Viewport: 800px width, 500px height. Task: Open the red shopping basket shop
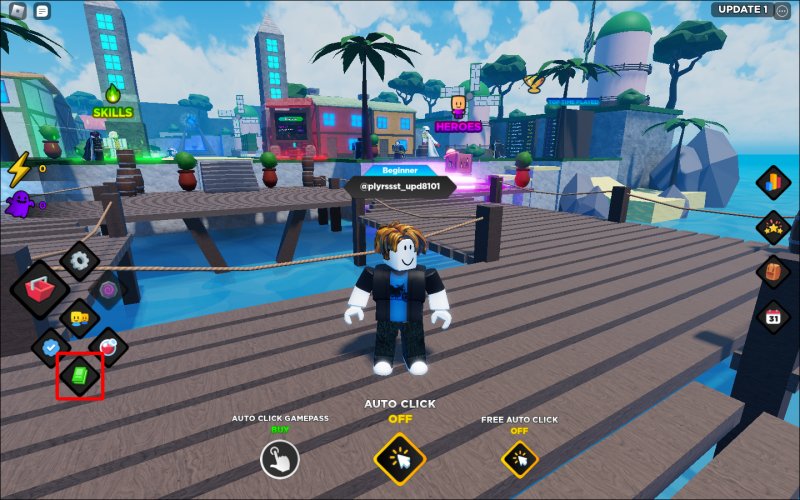coord(41,291)
